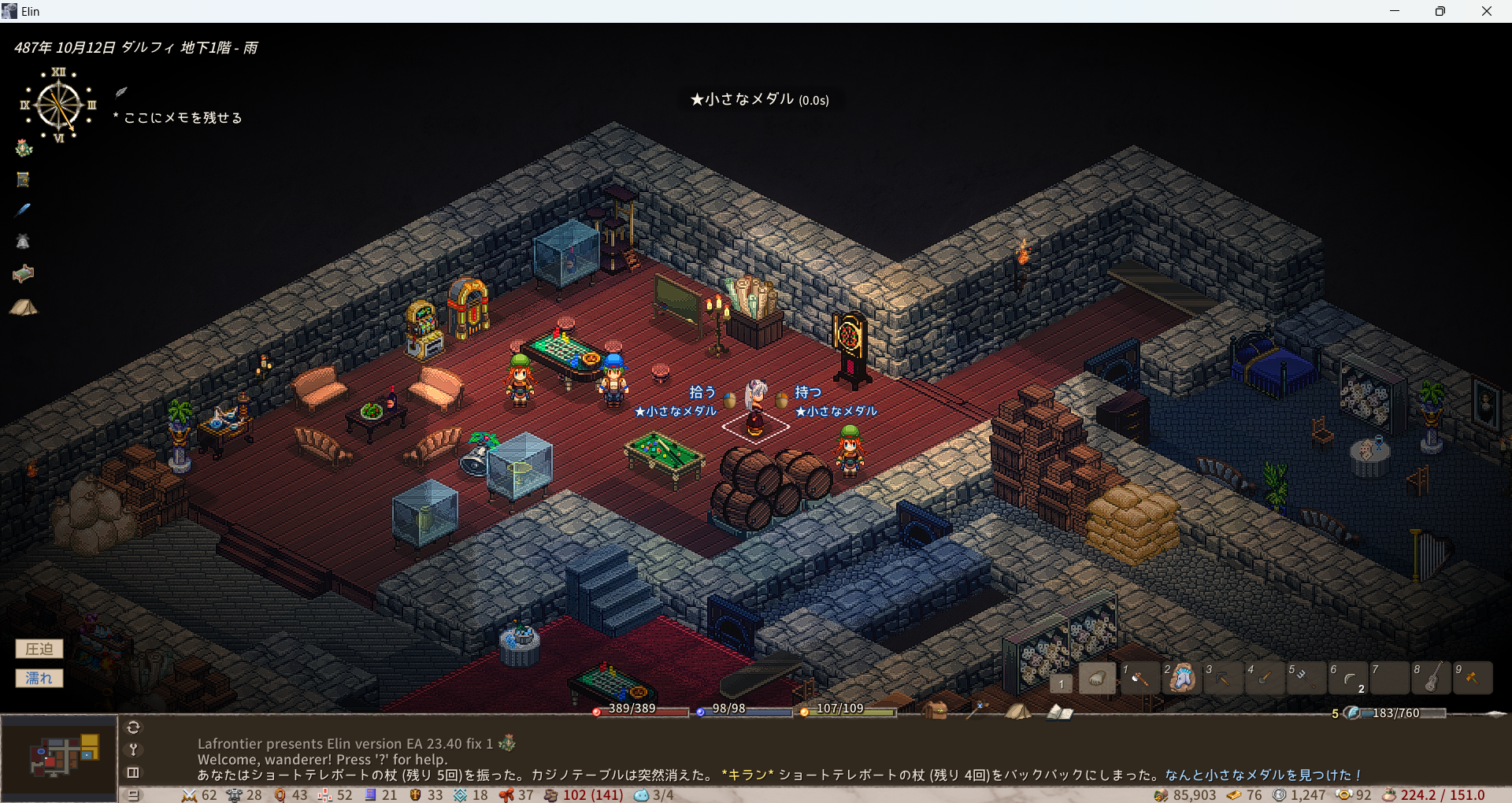Select the guitar in hotbar slot 8

click(x=1432, y=678)
